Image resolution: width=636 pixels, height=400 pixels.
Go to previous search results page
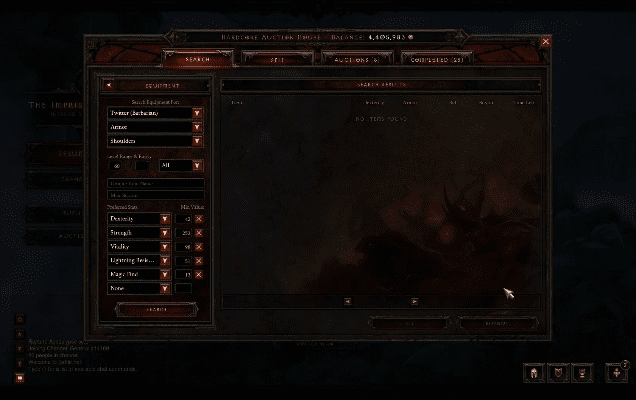point(347,301)
